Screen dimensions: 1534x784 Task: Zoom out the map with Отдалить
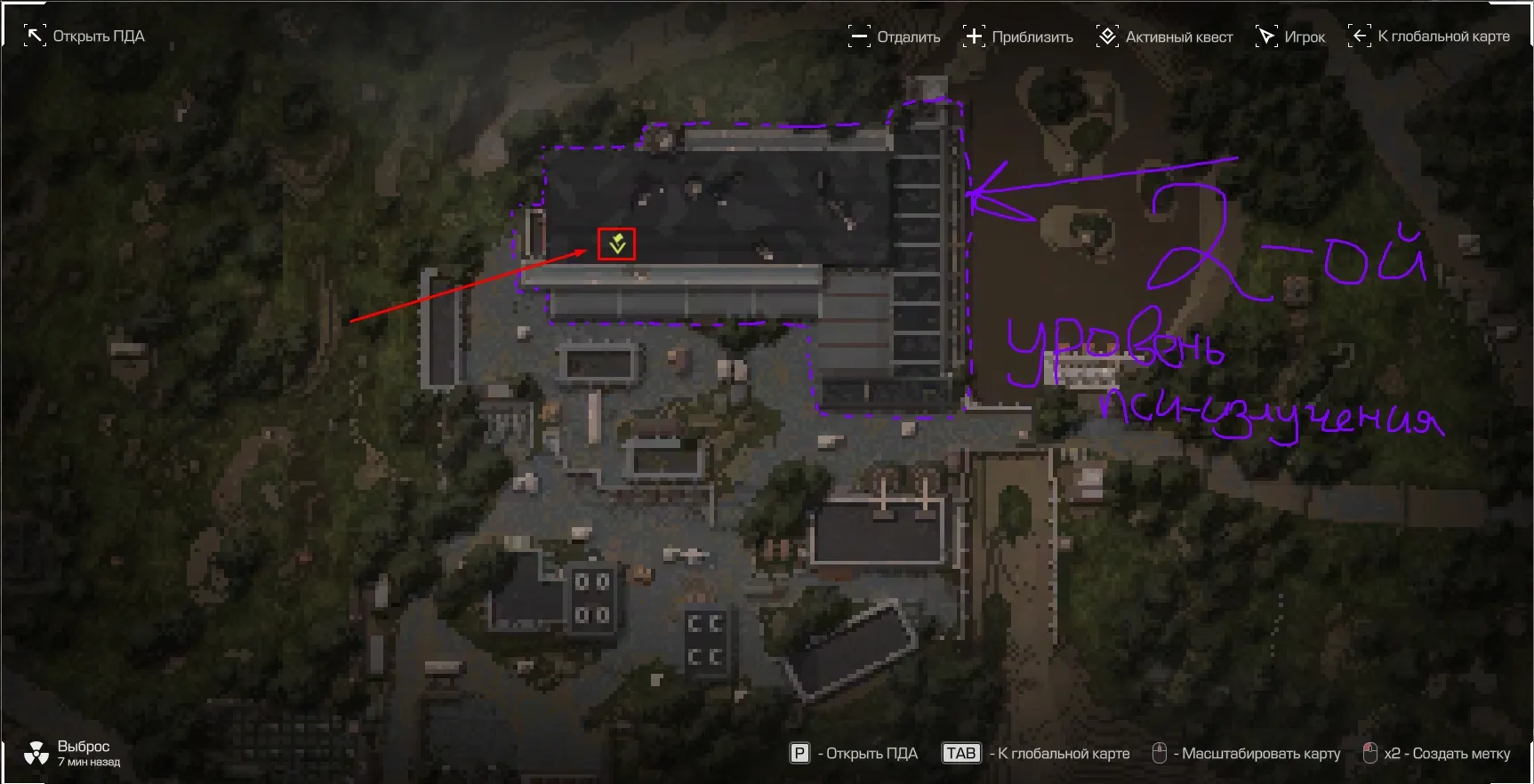(895, 36)
